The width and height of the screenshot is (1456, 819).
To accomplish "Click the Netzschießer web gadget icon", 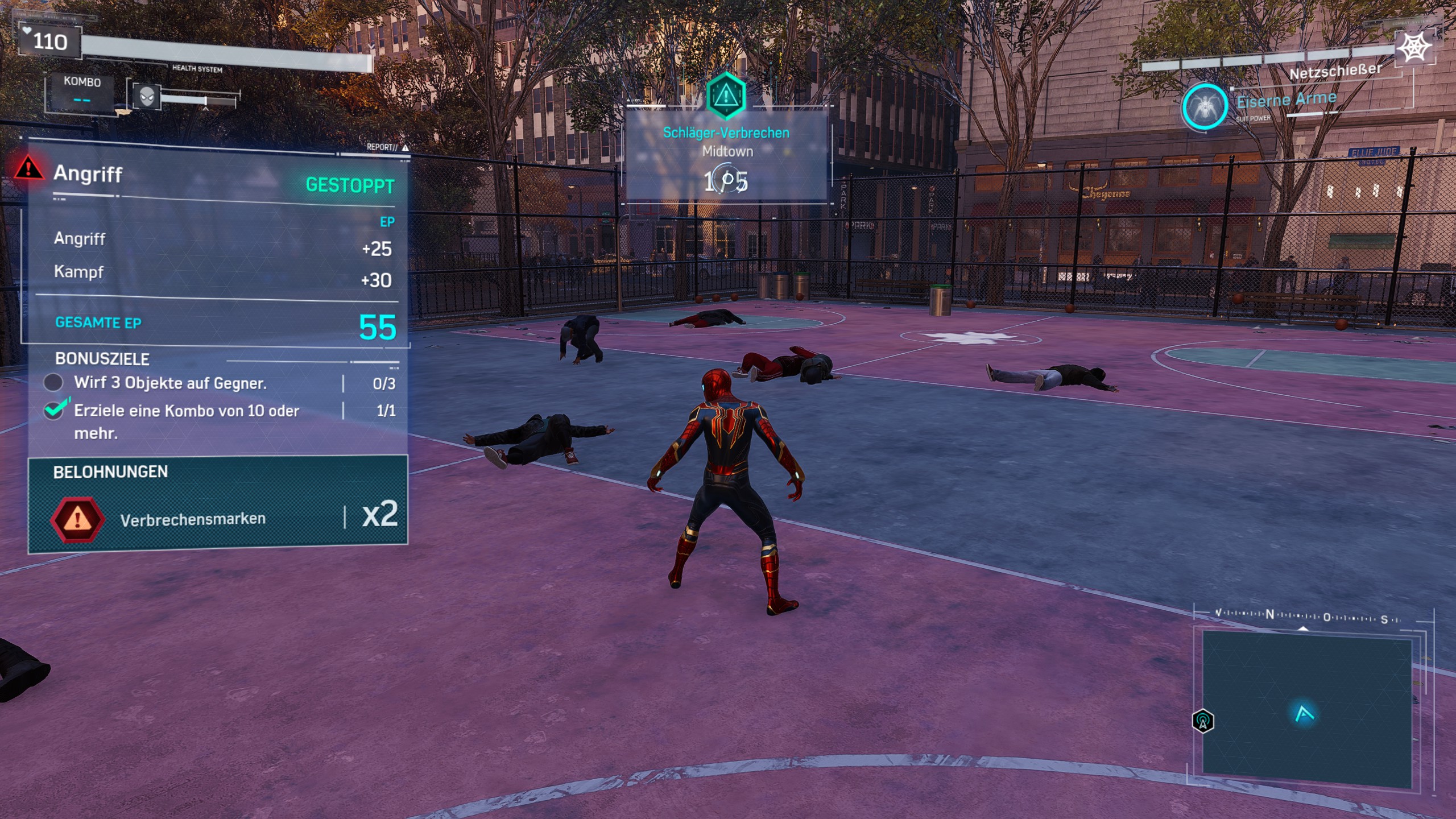I will [x=1414, y=47].
